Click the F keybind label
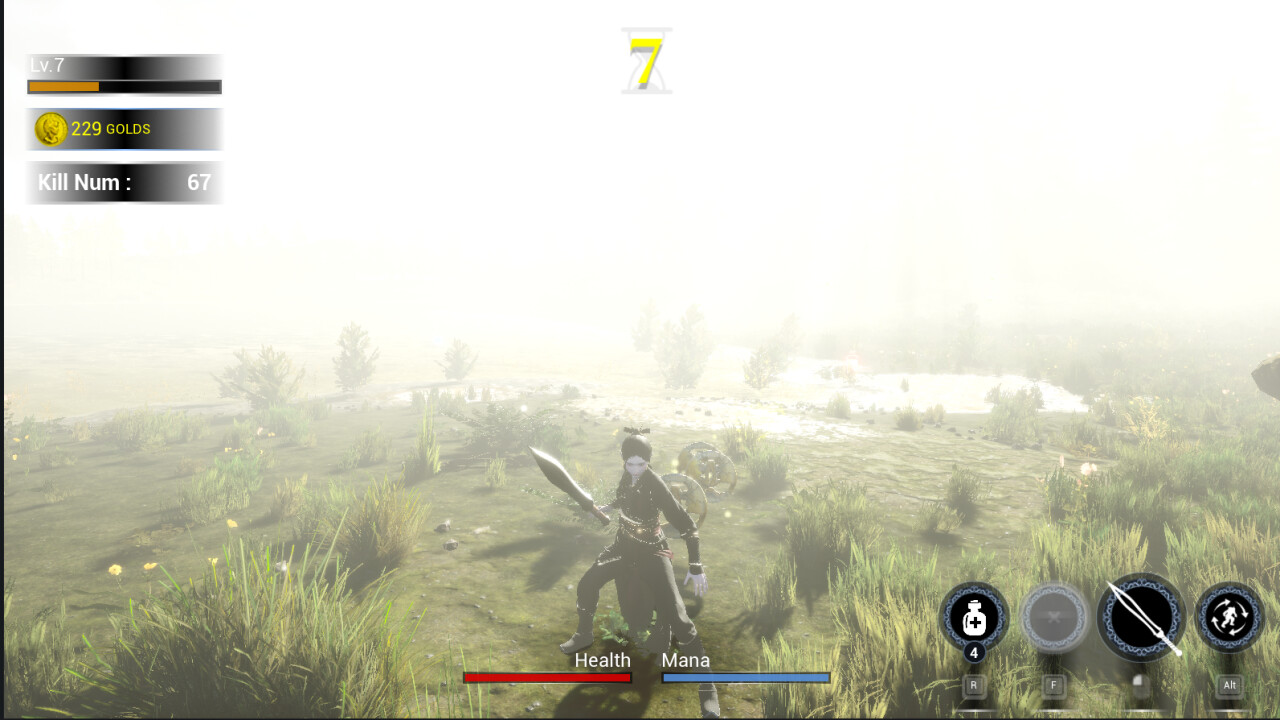1280x720 pixels. pos(1054,685)
